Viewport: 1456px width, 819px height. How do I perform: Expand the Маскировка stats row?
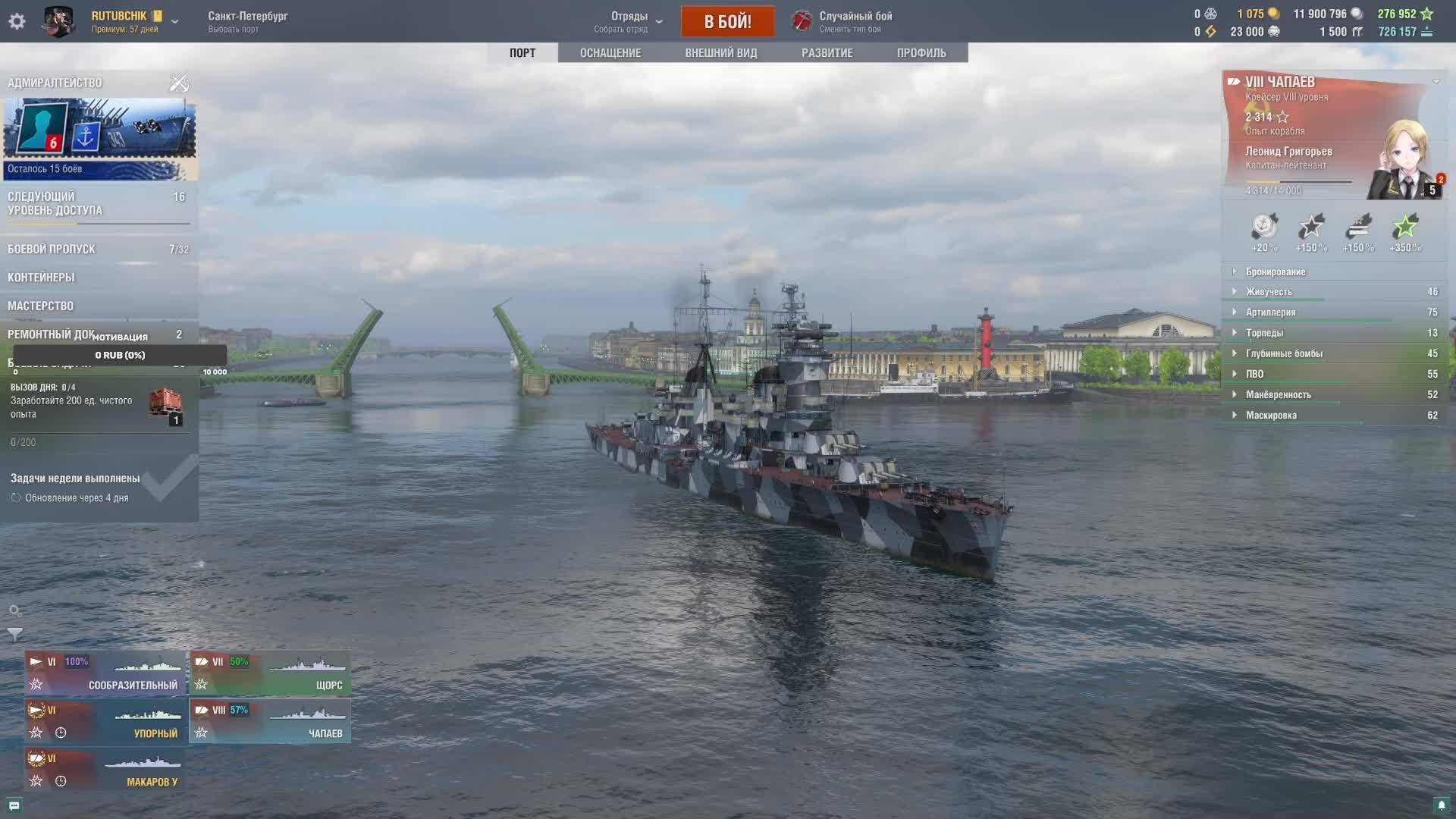click(x=1271, y=416)
